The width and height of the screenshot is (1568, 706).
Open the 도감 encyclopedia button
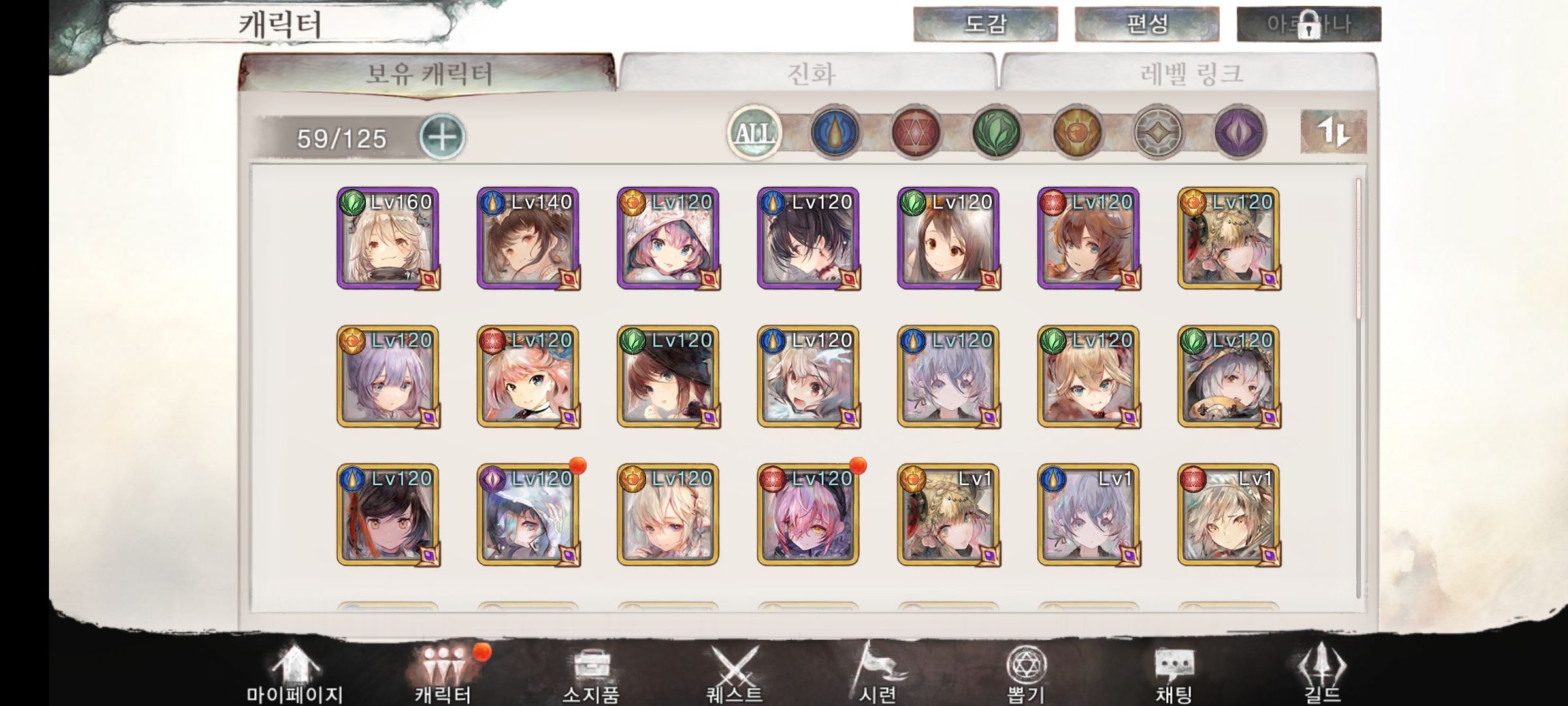(985, 24)
